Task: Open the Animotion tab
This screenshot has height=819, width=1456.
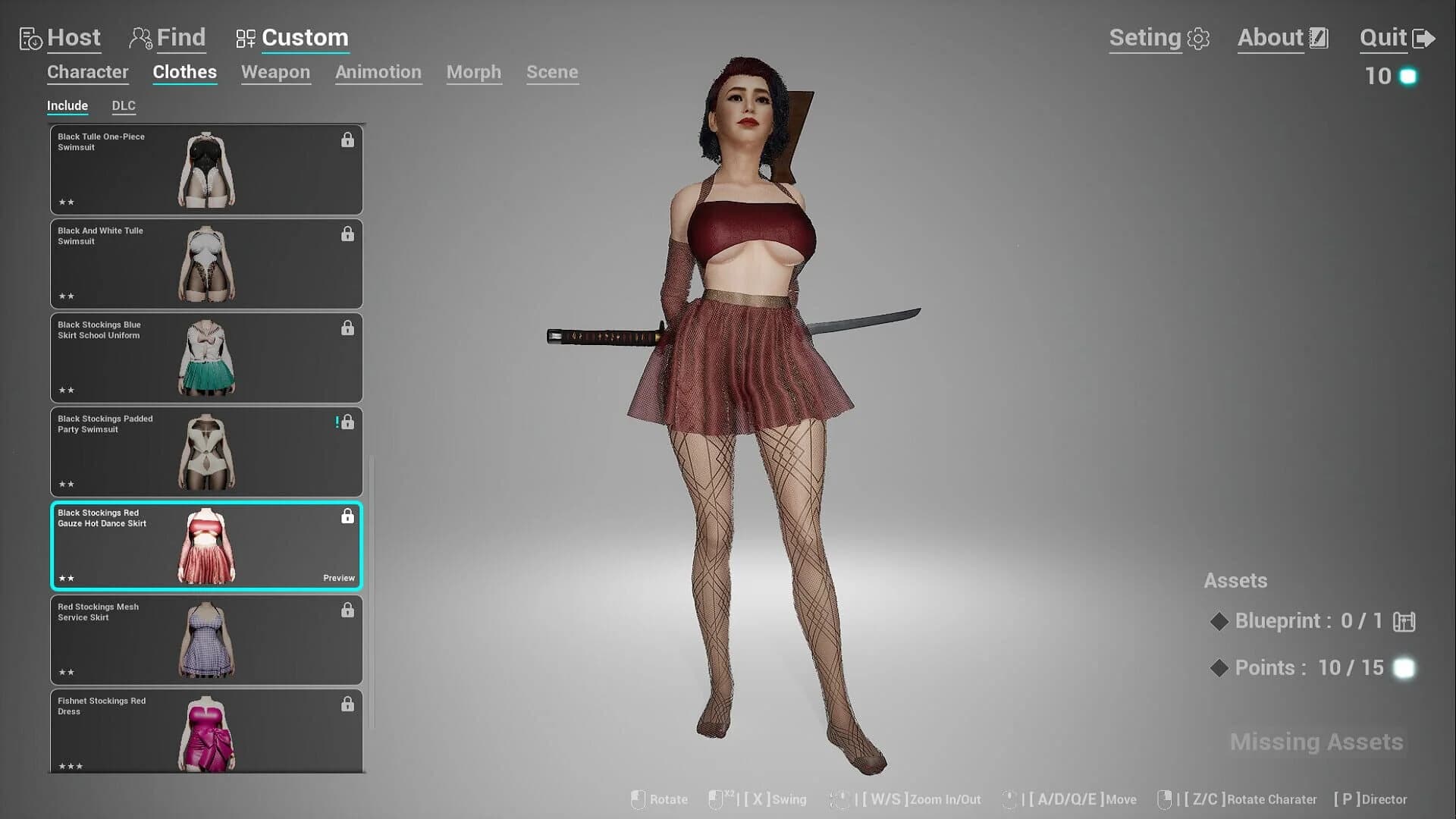Action: [378, 72]
